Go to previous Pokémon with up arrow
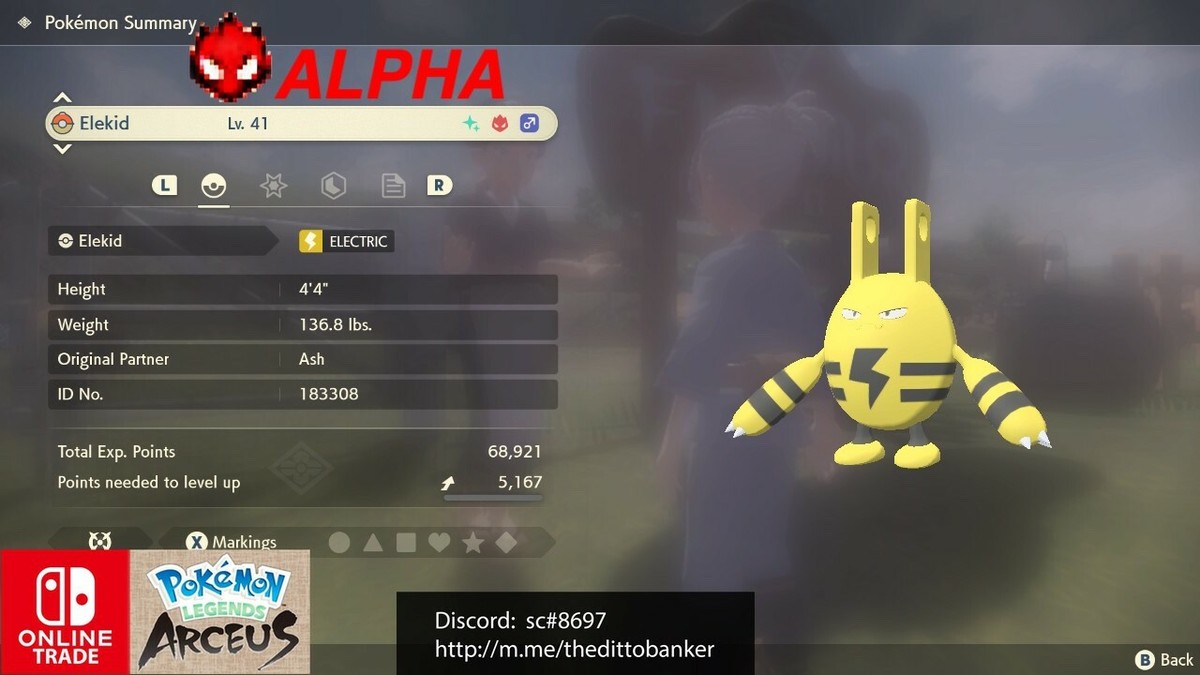Screen dimensions: 1200x675 pos(62,98)
